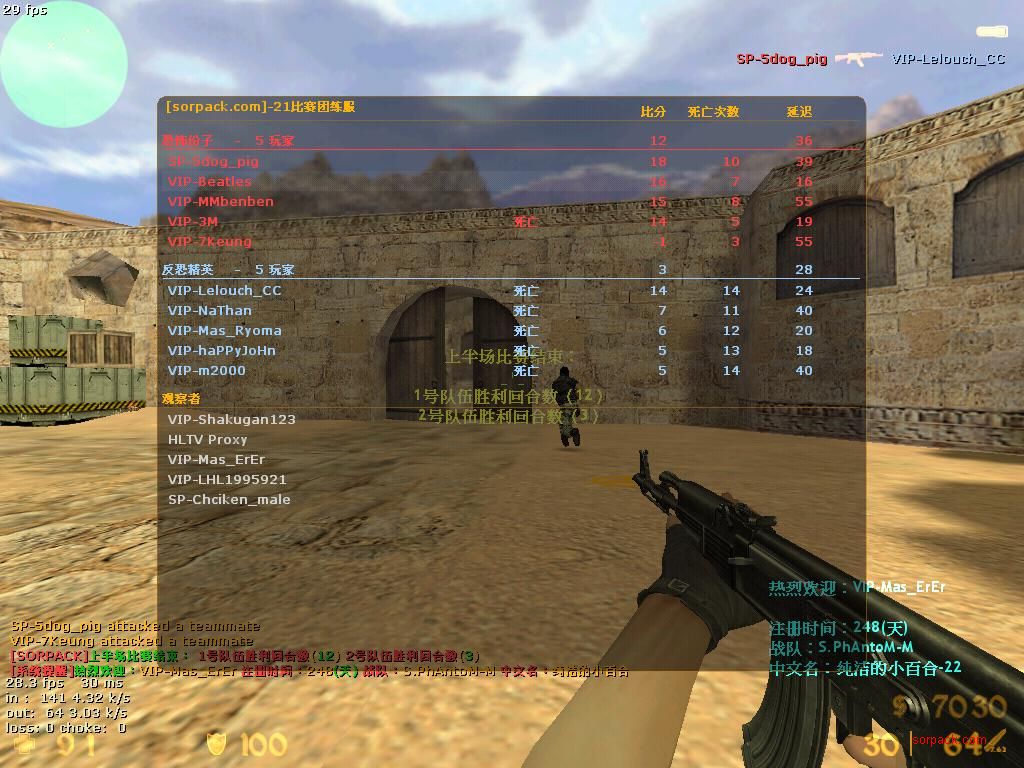Select VIP-Mas_ErEr in the spectator list
1024x768 pixels.
(x=216, y=459)
